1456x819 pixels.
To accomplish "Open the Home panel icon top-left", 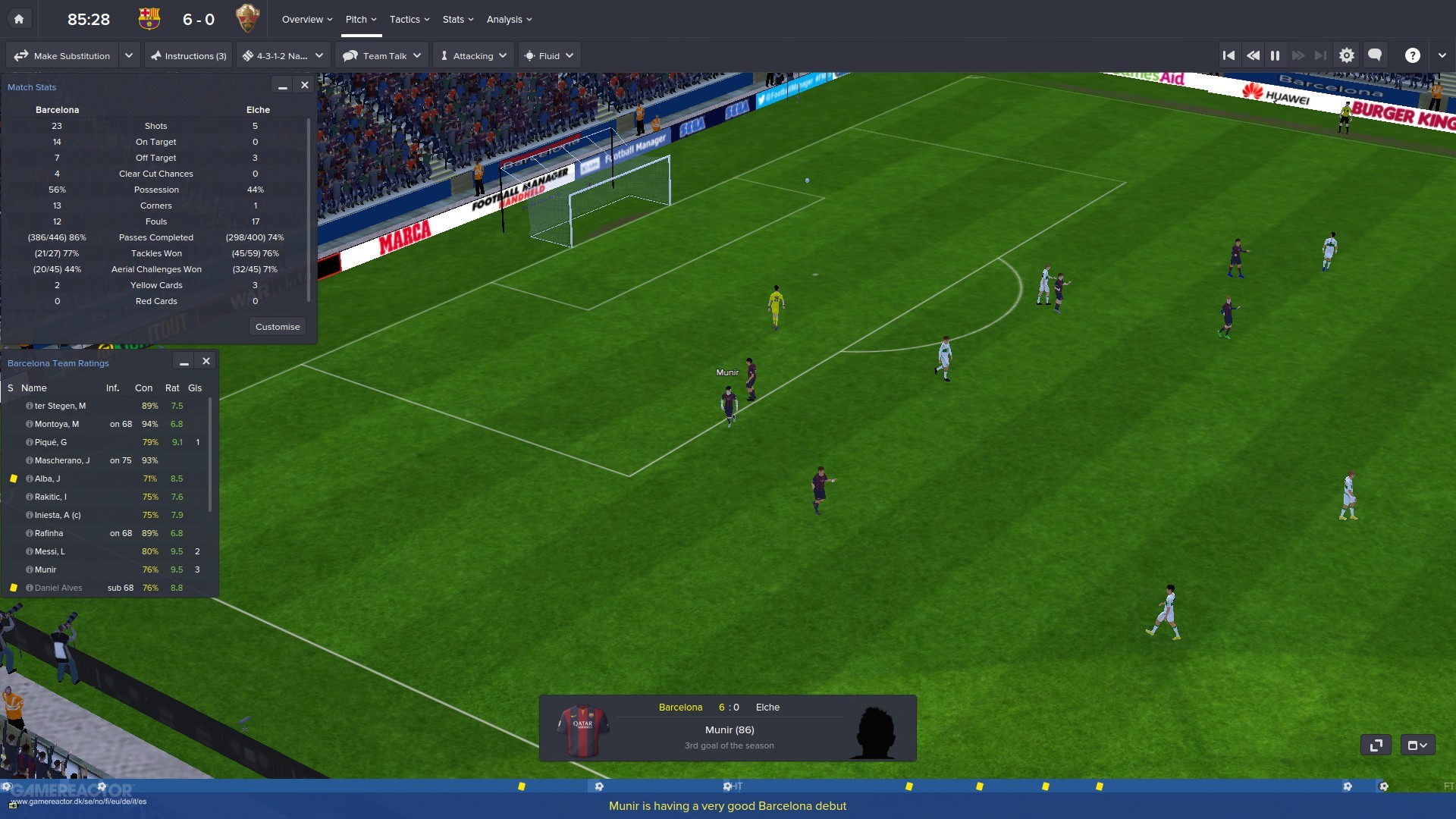I will 19,18.
